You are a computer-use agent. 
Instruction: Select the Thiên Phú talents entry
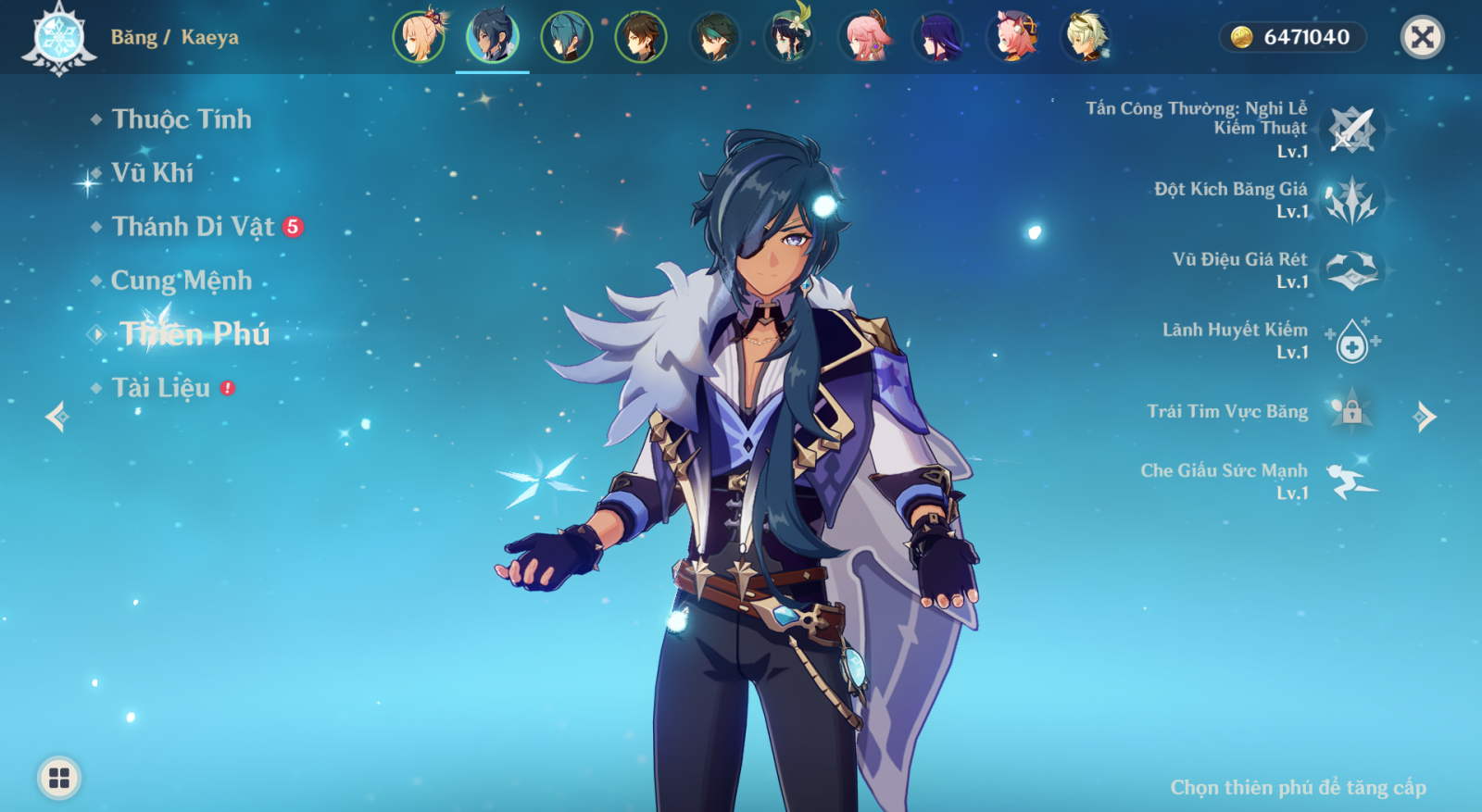point(195,334)
